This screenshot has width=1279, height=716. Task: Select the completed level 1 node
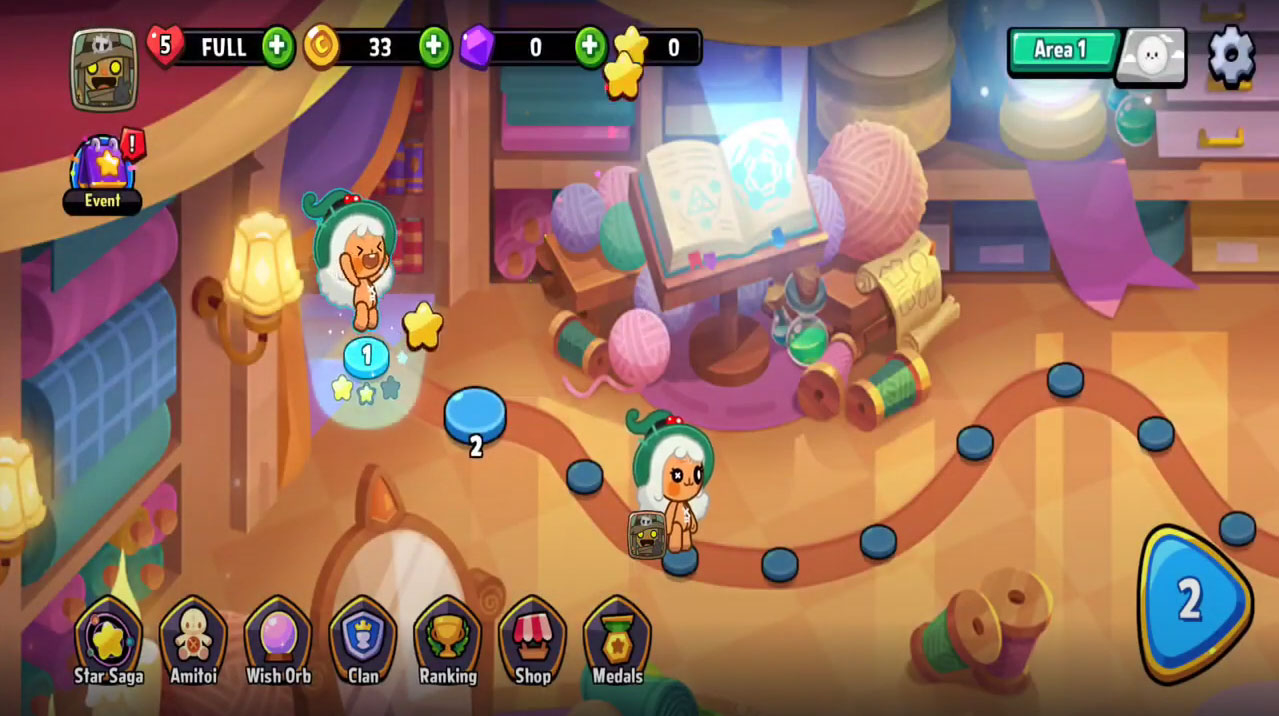point(366,356)
